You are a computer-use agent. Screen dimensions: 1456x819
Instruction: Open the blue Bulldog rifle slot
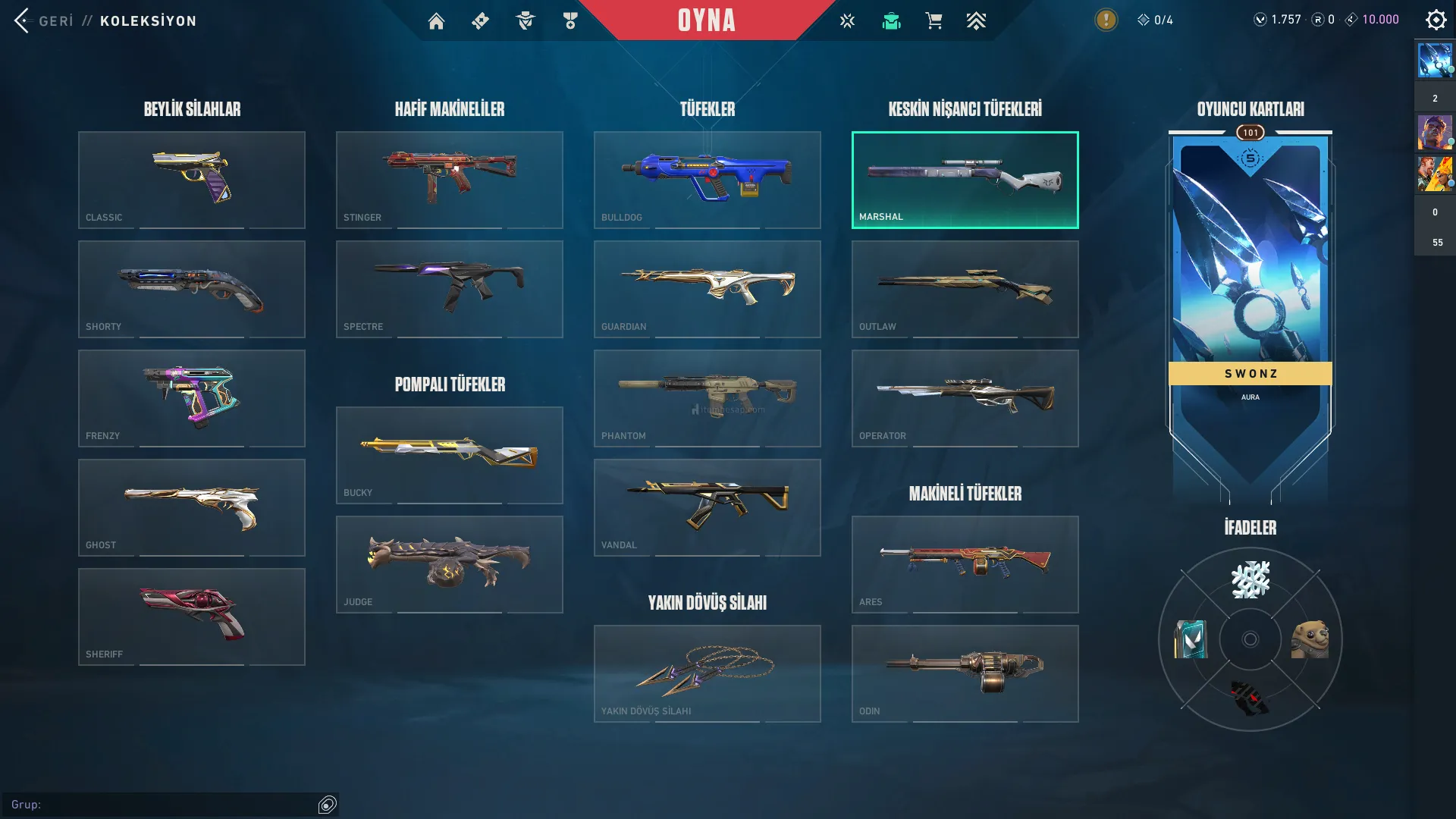pos(708,180)
